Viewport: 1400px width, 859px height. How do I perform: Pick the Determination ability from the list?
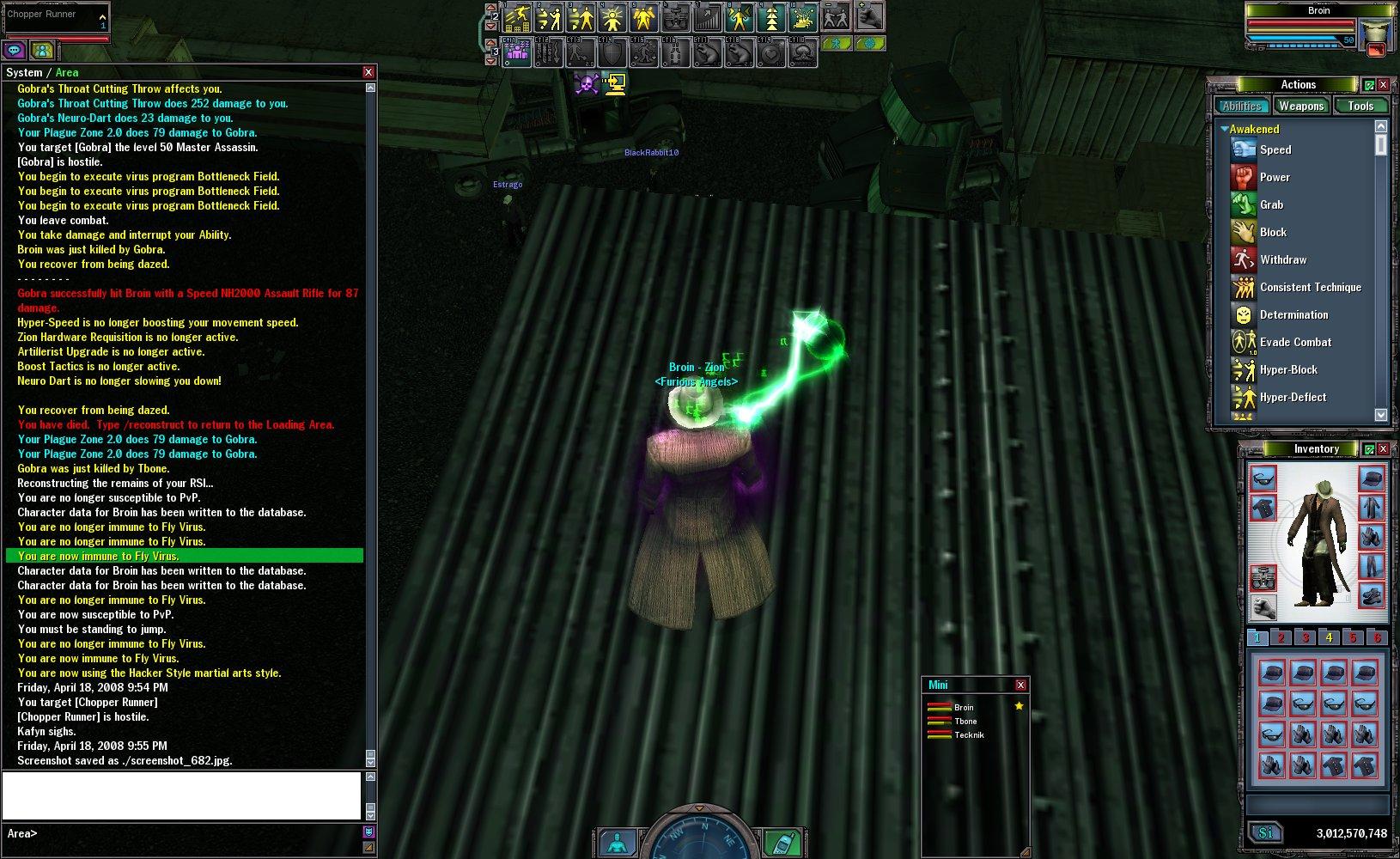(1293, 314)
